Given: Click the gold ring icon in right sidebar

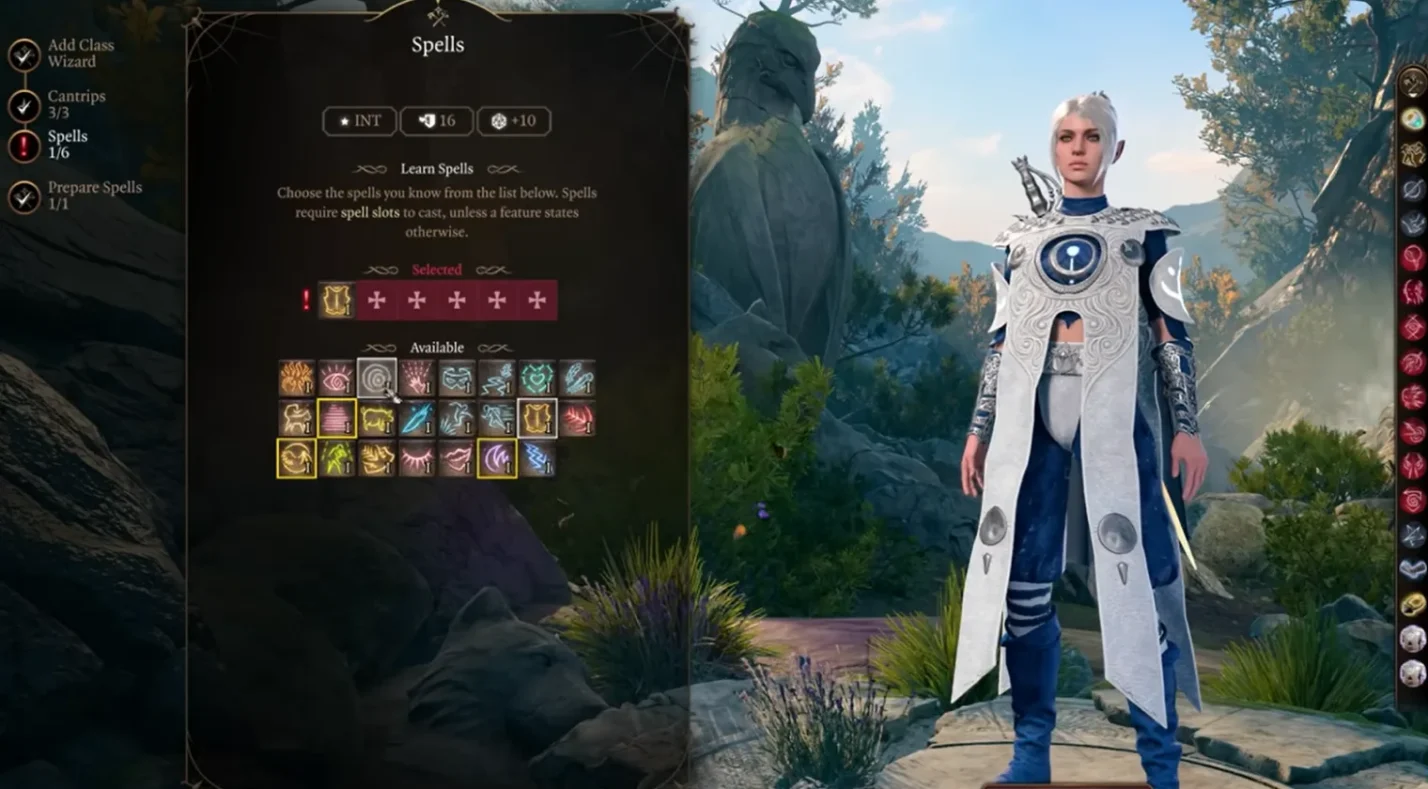Looking at the screenshot, I should (x=1412, y=604).
